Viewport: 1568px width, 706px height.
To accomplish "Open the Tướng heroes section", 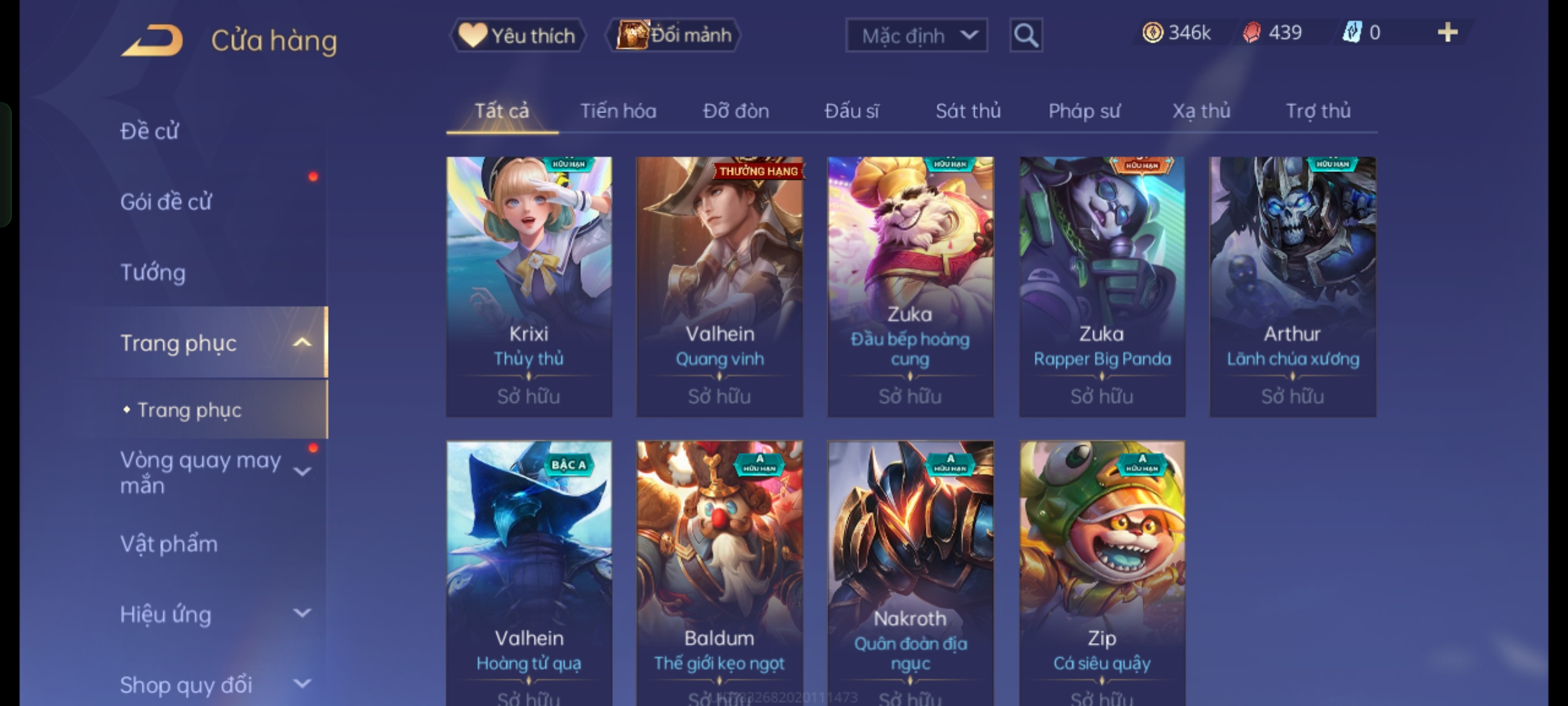I will (x=153, y=273).
